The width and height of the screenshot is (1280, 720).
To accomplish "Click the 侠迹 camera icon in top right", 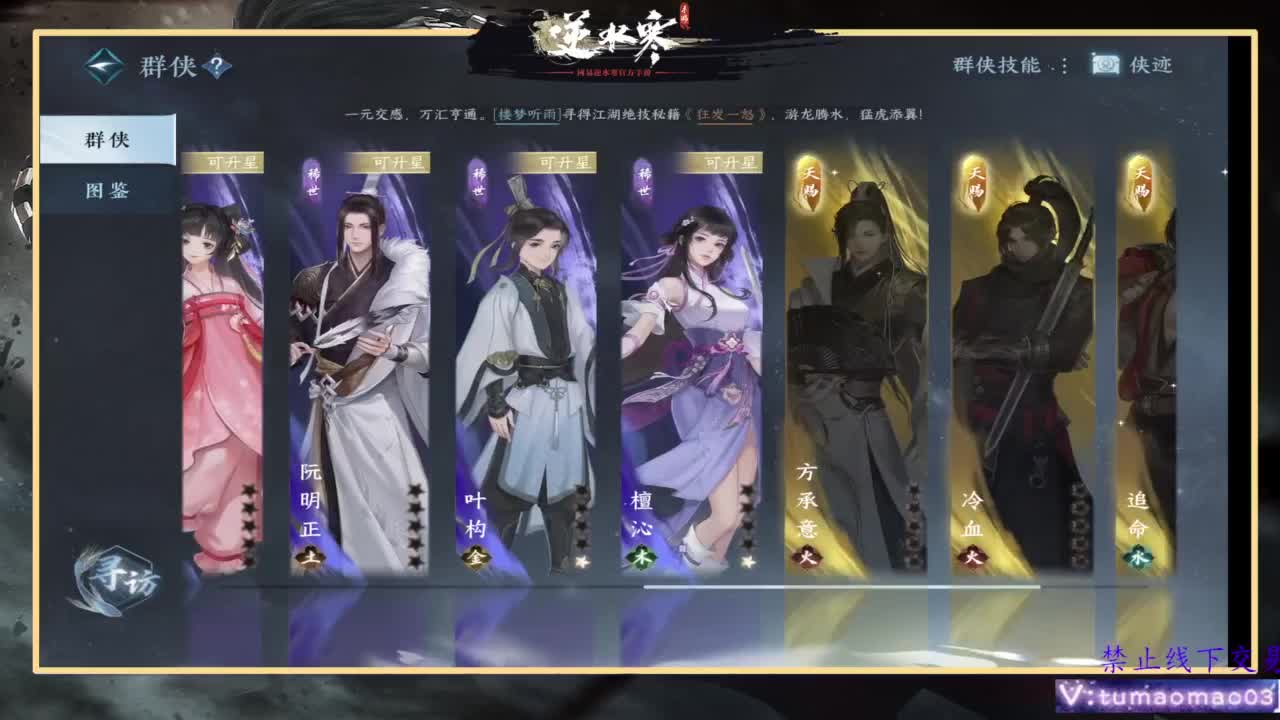I will pyautogui.click(x=1103, y=63).
